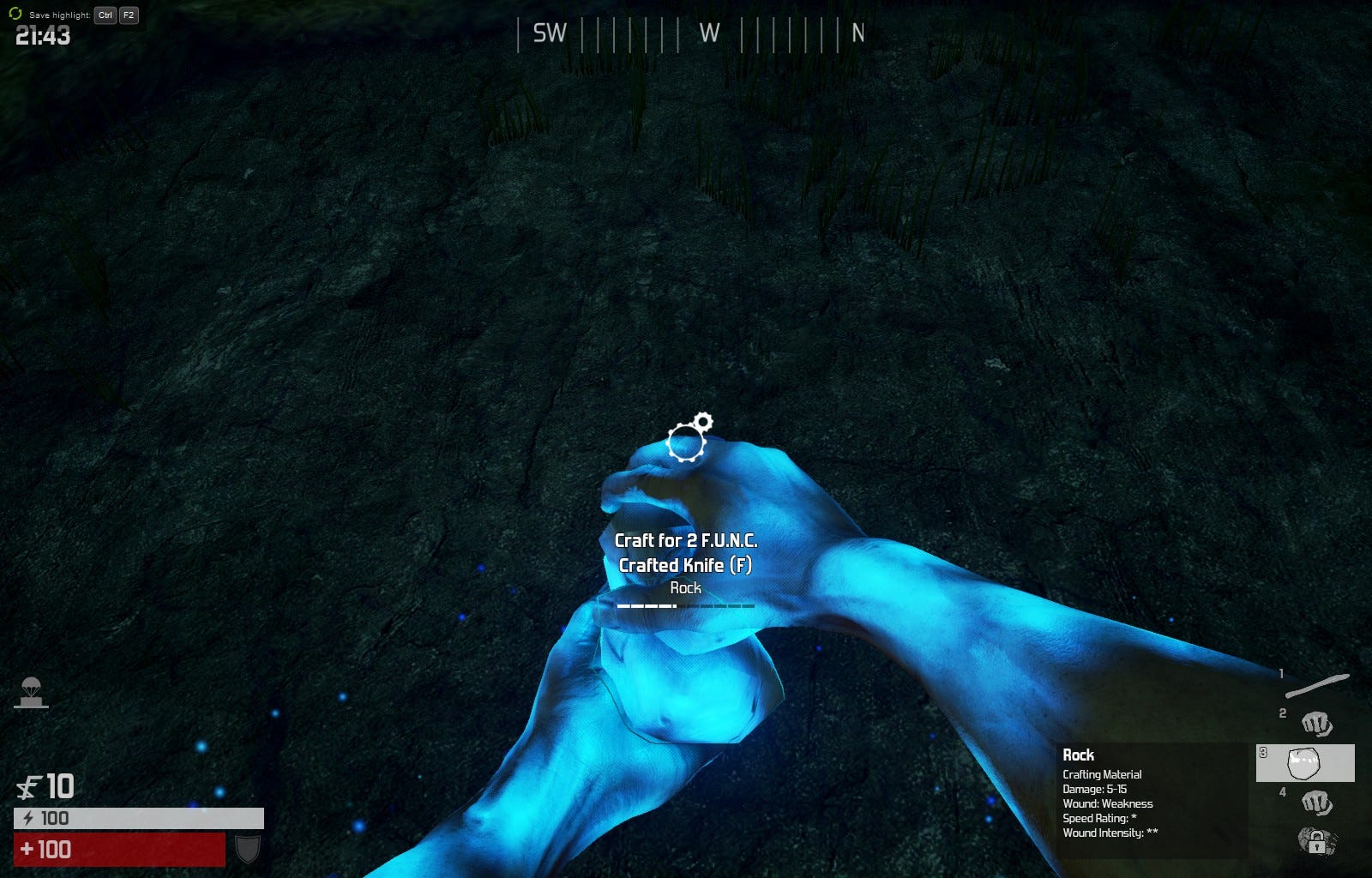This screenshot has width=1372, height=878.
Task: Choose the highlighted Rock inventory slot
Action: point(1305,762)
